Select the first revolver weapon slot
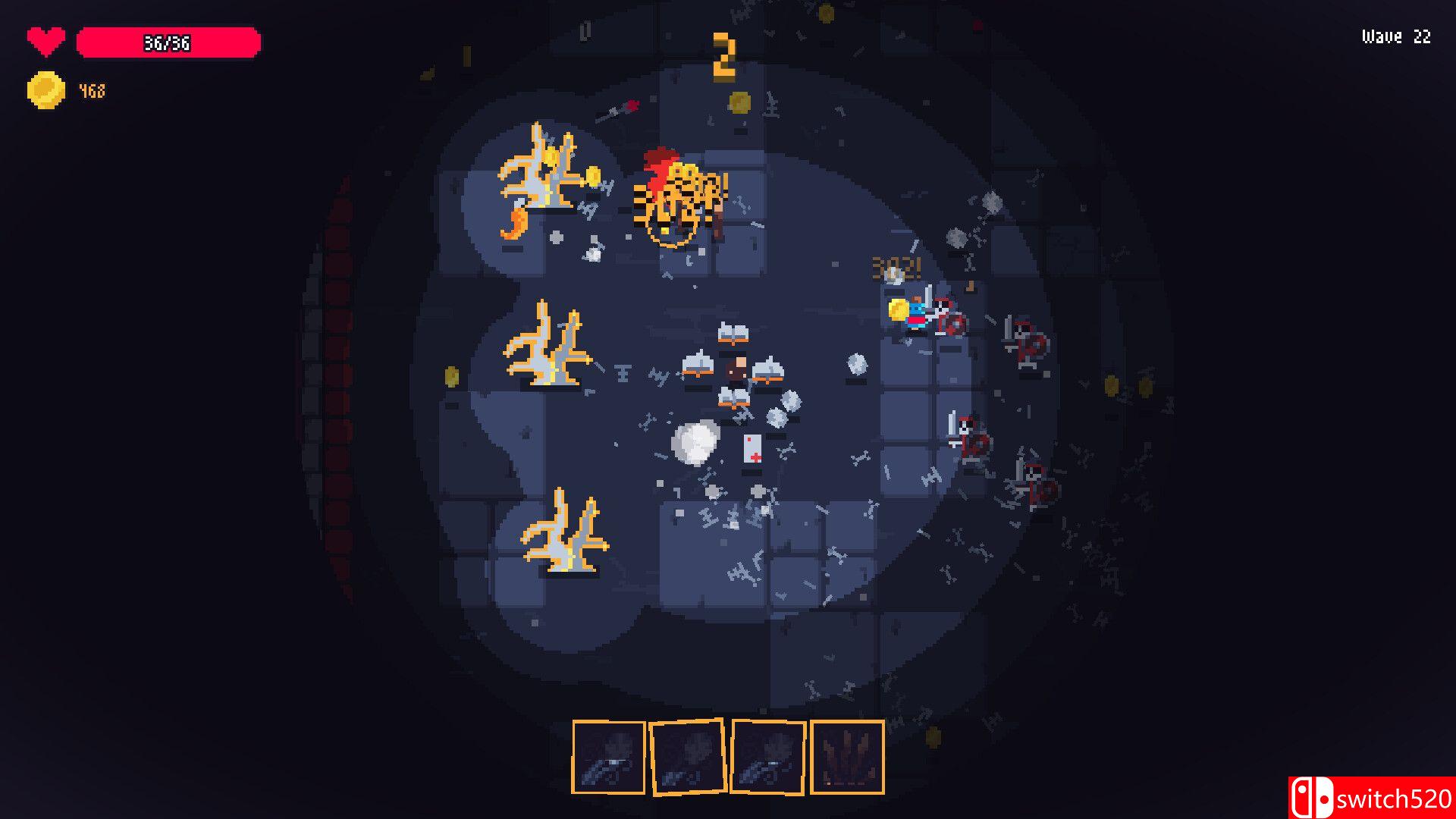The width and height of the screenshot is (1456, 819). coord(608,758)
